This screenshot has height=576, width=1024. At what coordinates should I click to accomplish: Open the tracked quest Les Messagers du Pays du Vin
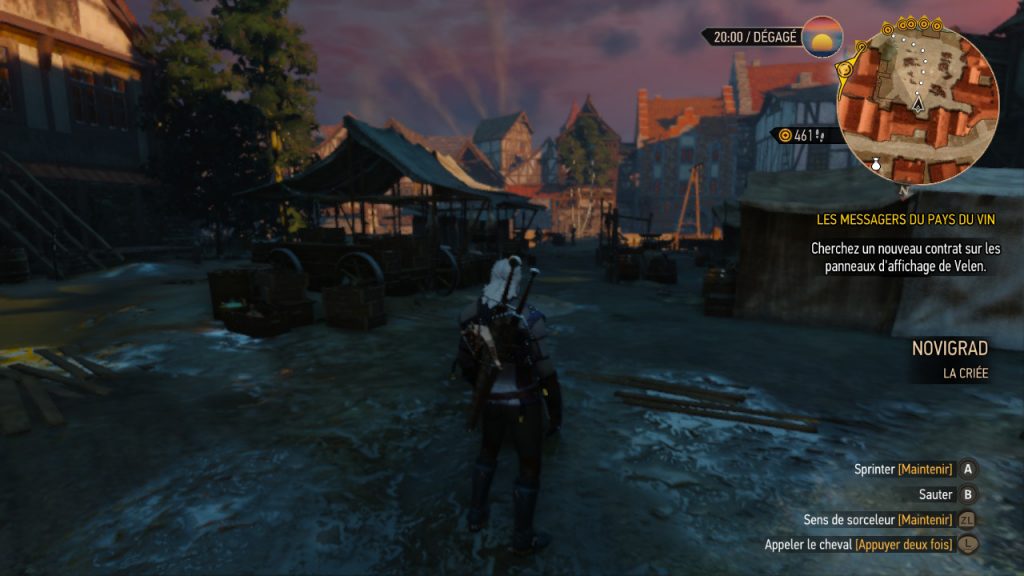(x=906, y=219)
